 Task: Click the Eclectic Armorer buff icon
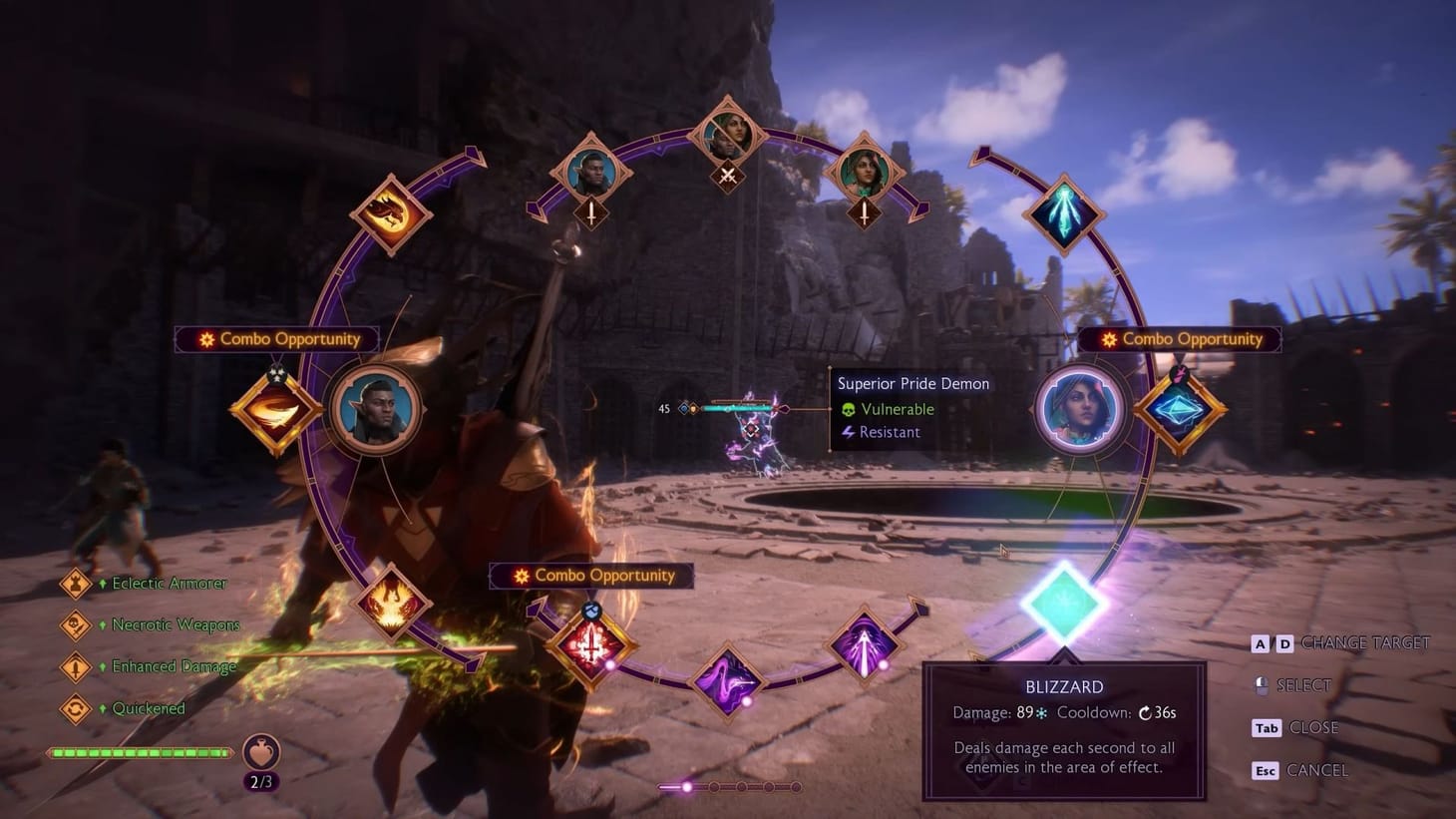click(78, 583)
